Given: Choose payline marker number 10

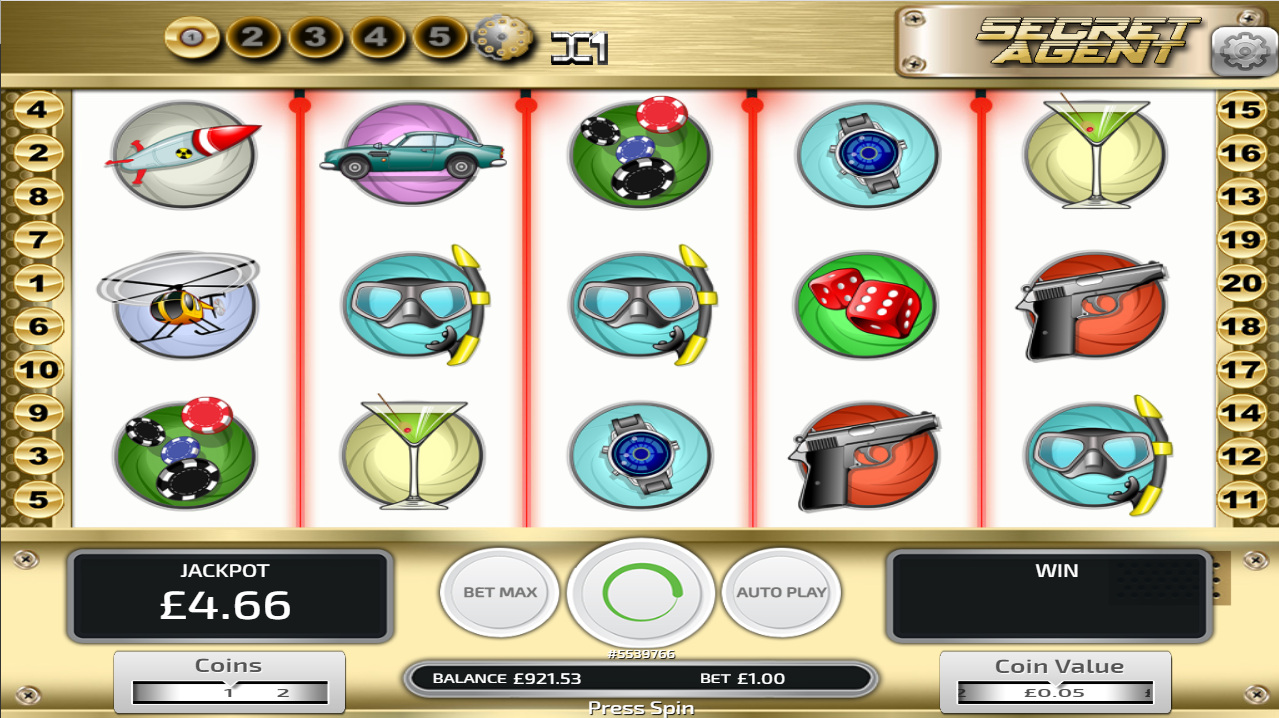Looking at the screenshot, I should (x=38, y=369).
